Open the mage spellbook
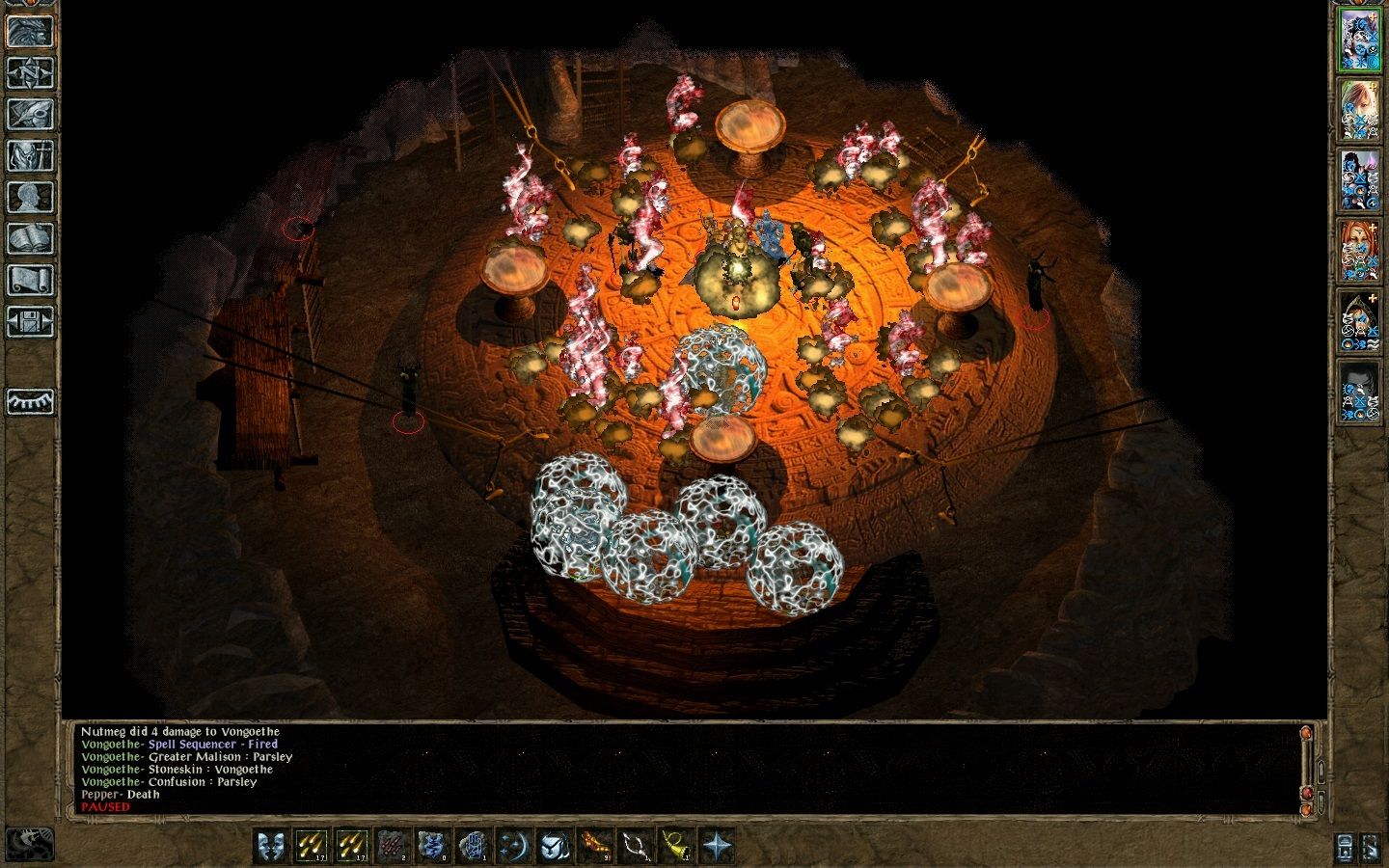This screenshot has width=1389, height=868. 30,238
